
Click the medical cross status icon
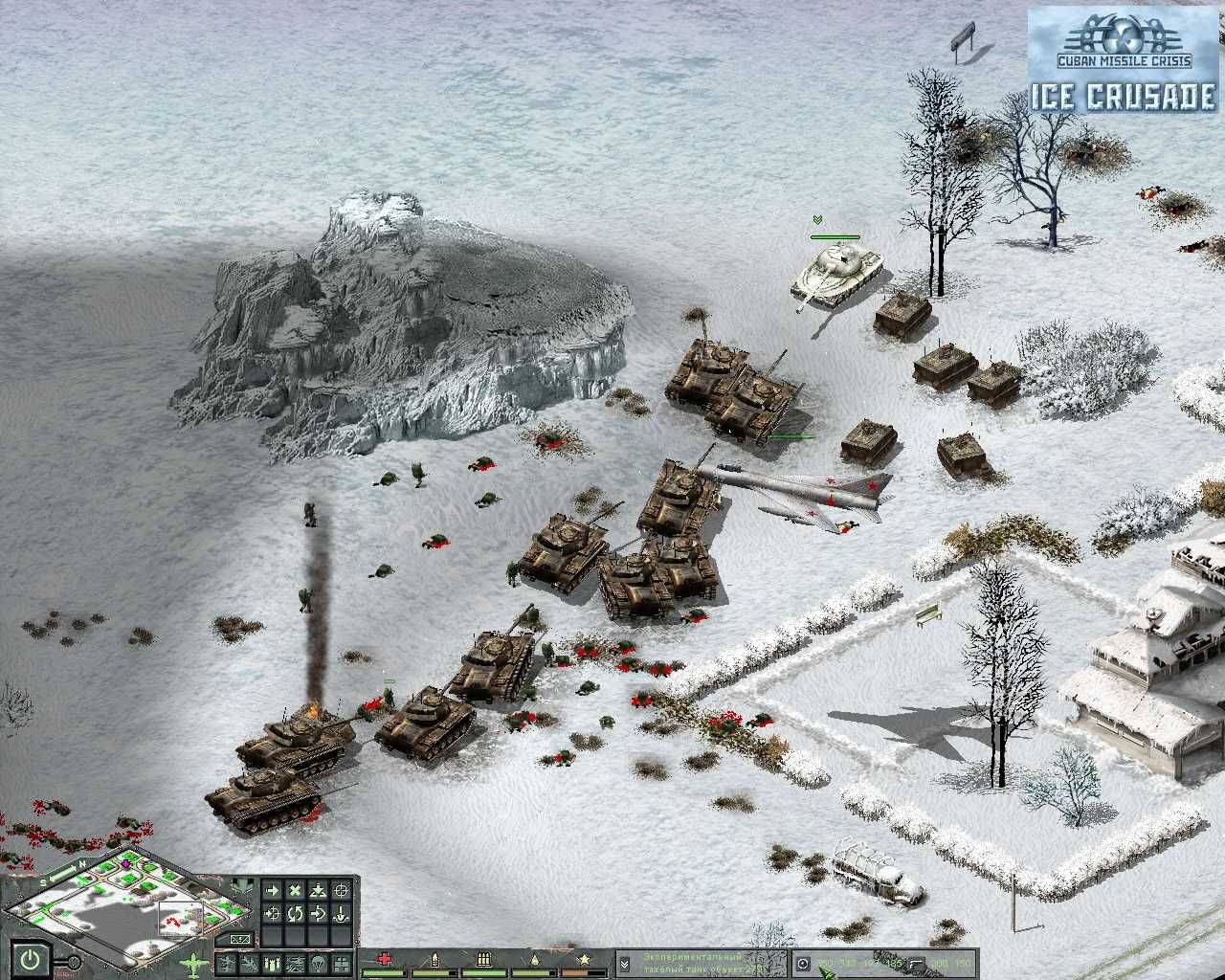(383, 957)
